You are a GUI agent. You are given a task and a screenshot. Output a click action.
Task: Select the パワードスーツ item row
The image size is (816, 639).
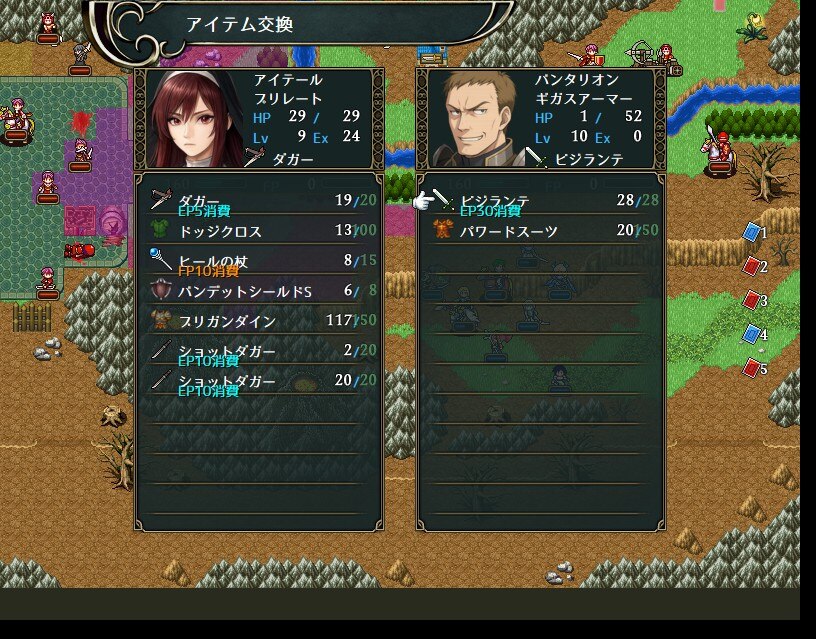540,232
